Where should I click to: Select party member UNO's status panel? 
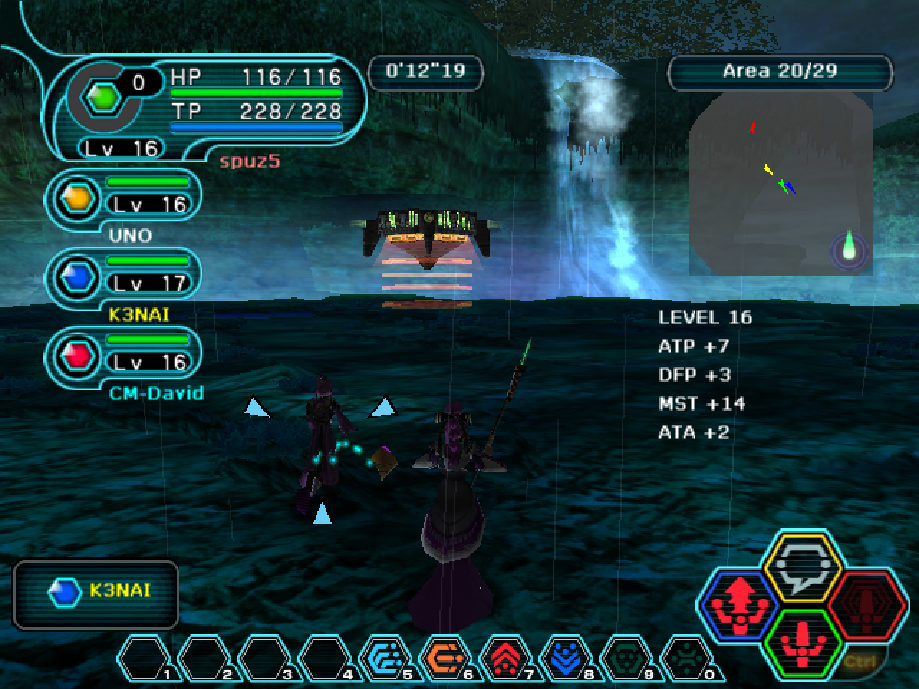(x=126, y=196)
